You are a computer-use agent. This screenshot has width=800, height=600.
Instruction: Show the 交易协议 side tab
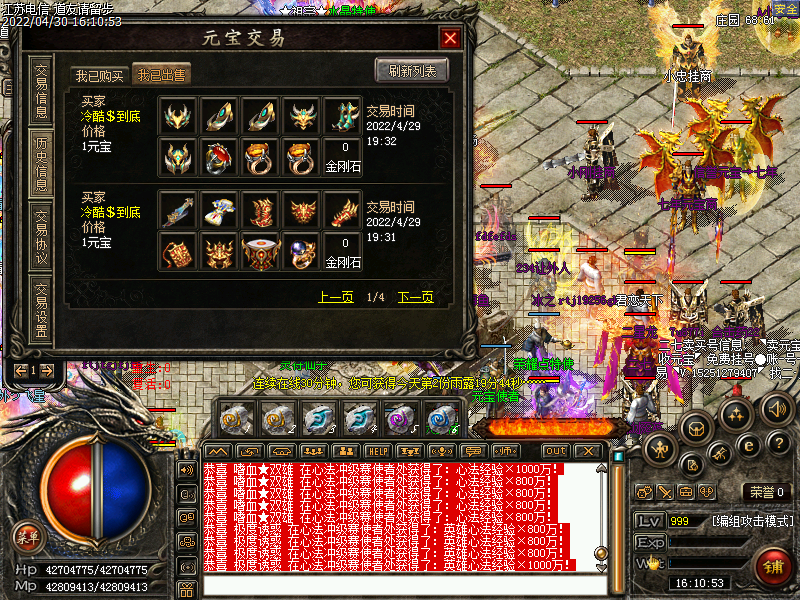click(41, 236)
